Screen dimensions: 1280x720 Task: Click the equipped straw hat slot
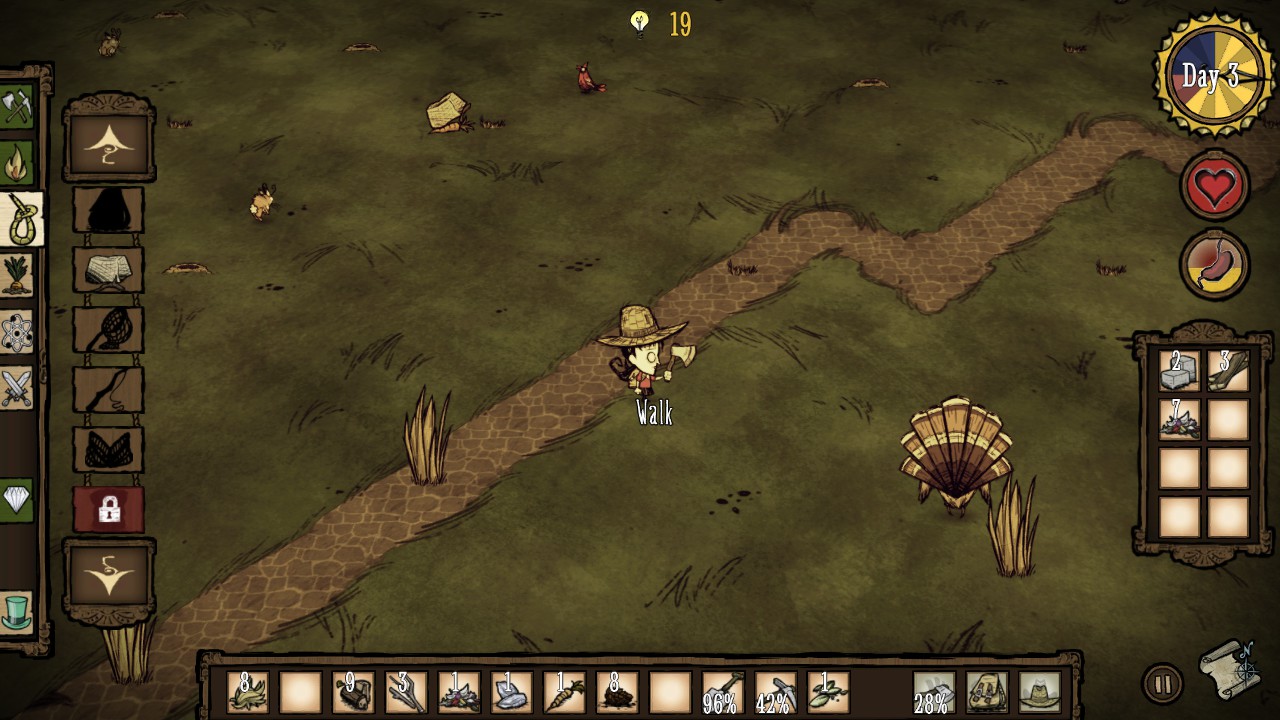coord(1040,692)
